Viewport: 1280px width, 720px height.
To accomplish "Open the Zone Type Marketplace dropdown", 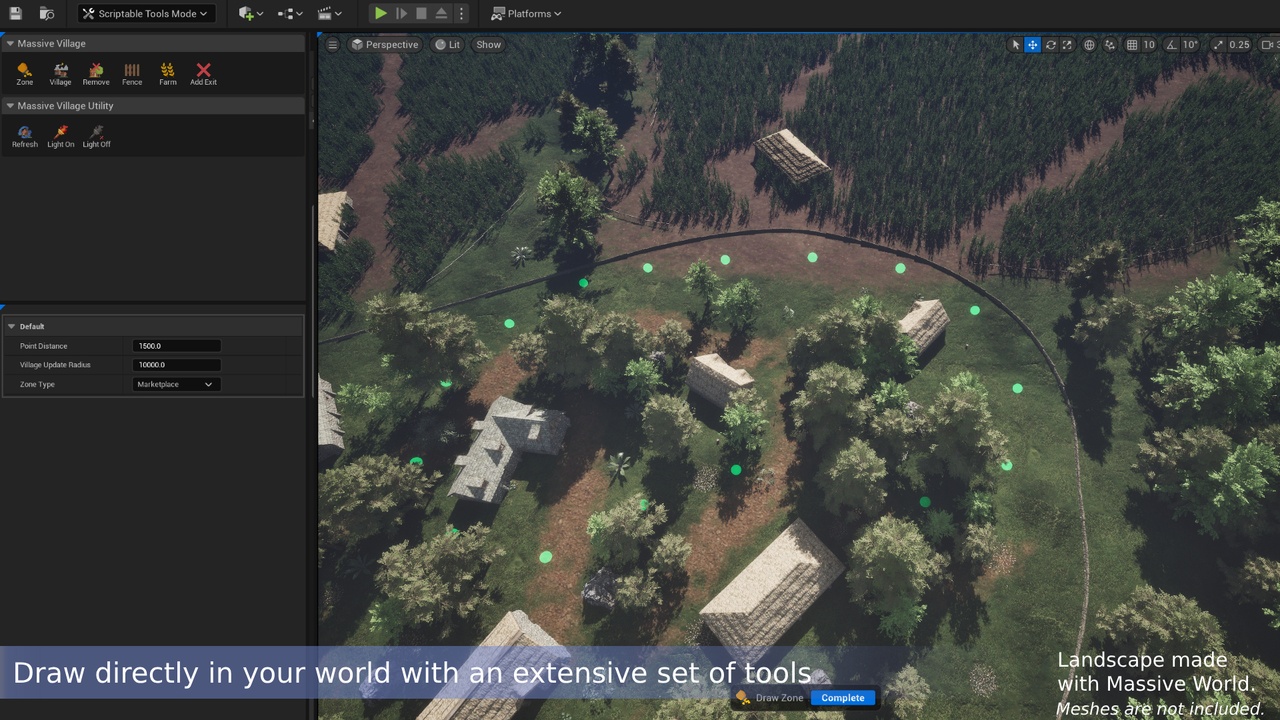I will point(175,384).
